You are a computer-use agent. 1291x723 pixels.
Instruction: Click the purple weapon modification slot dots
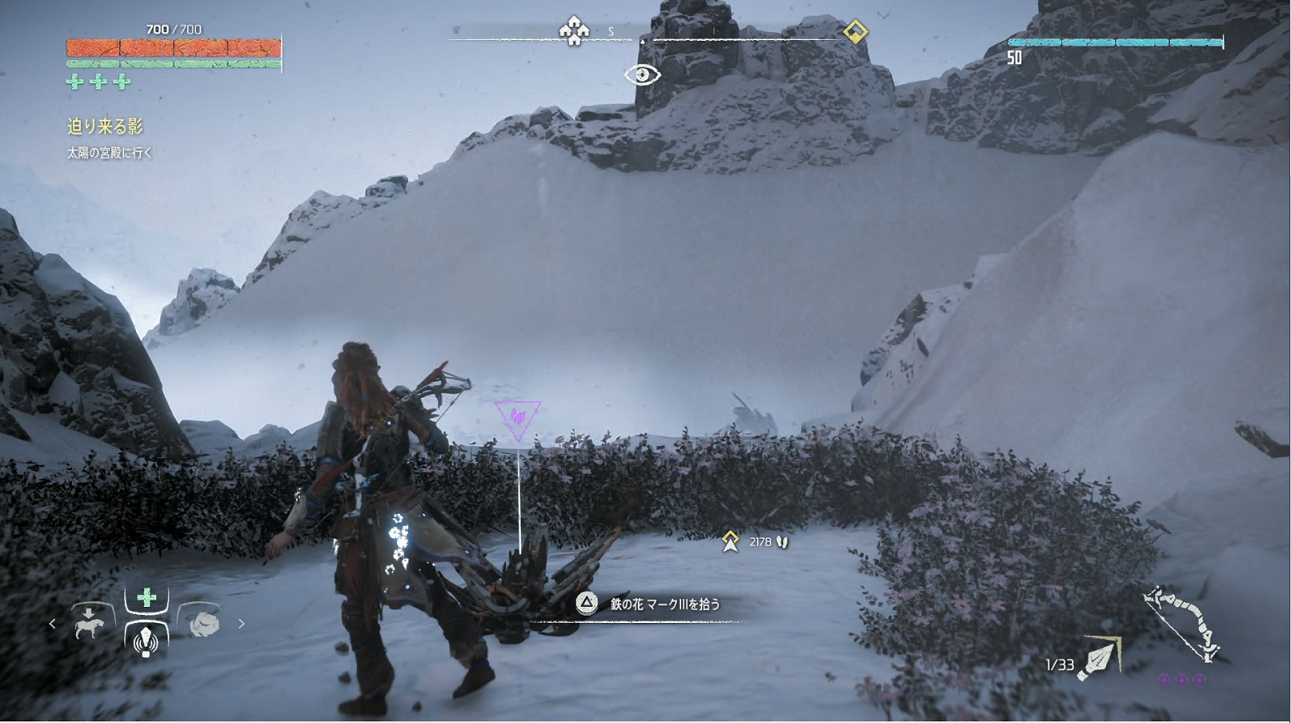(x=1182, y=680)
